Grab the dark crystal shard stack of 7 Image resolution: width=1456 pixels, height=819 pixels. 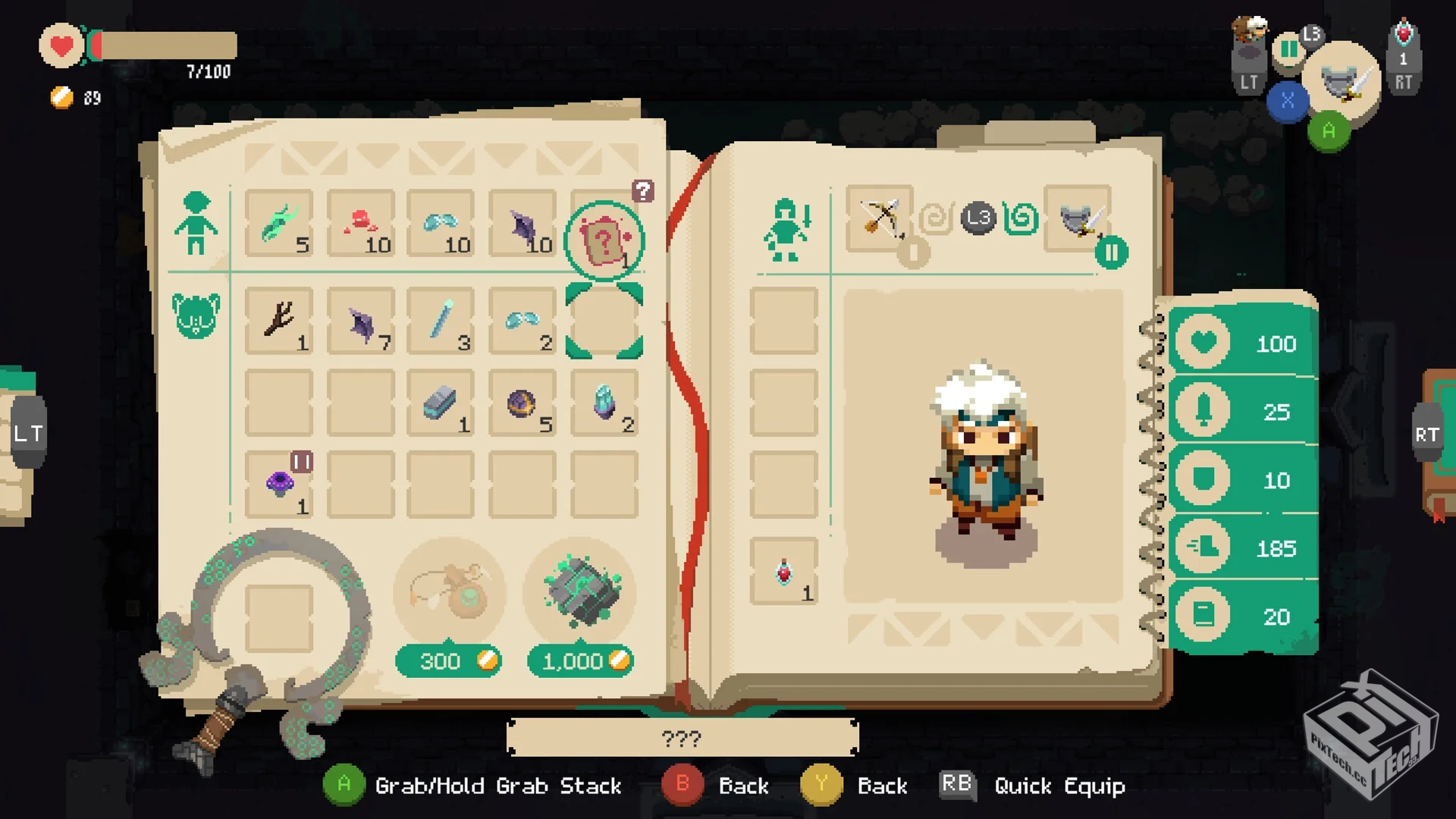(x=361, y=322)
